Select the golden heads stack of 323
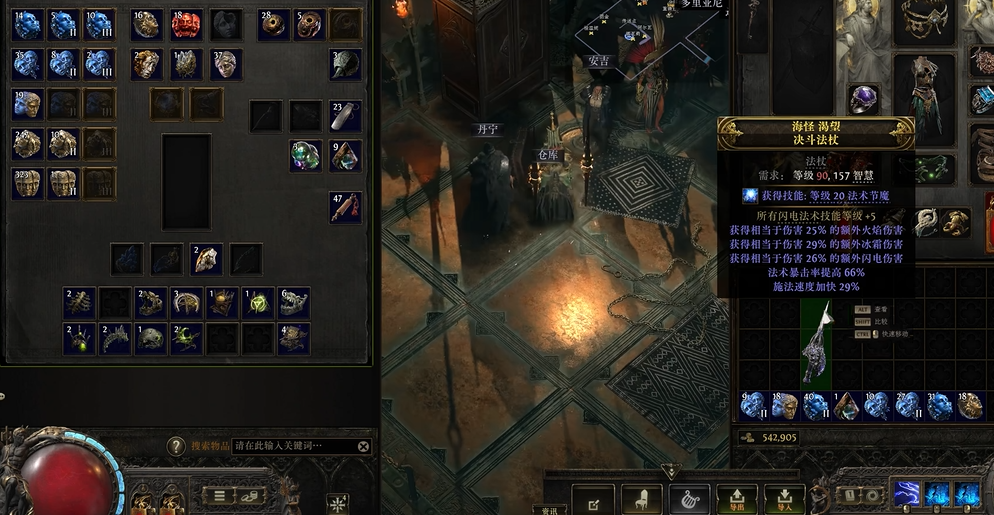Viewport: 994px width, 515px height. 27,183
